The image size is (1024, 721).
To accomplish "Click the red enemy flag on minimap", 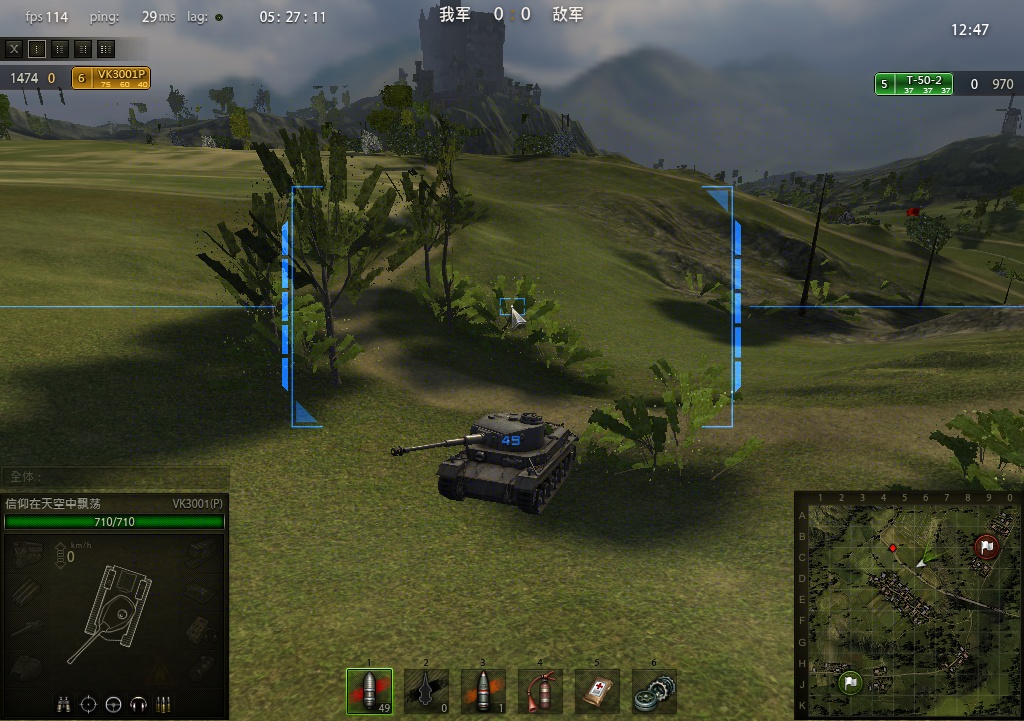I will coord(986,546).
